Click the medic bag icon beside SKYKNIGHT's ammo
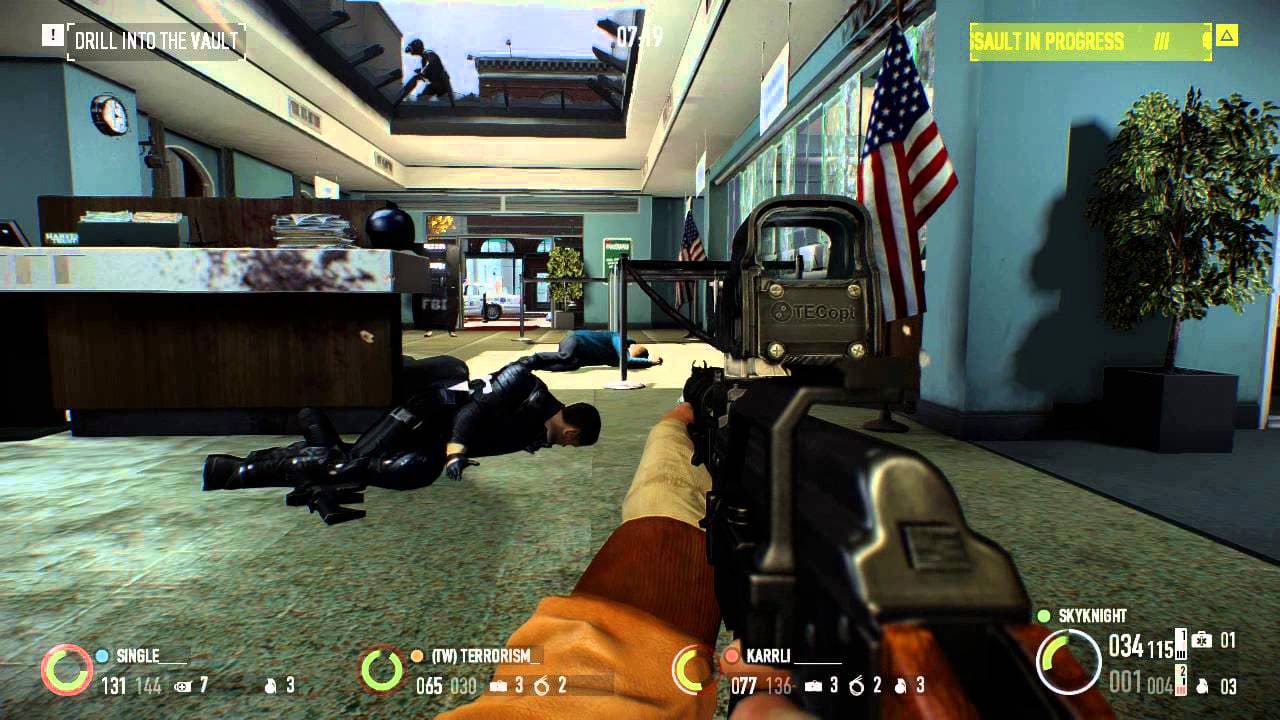1280x720 pixels. [1202, 640]
